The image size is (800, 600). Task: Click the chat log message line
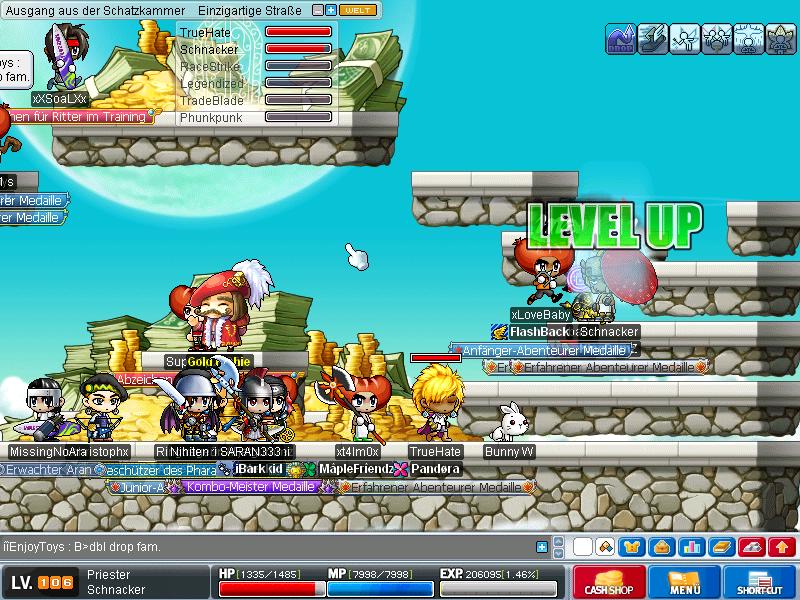pos(80,547)
